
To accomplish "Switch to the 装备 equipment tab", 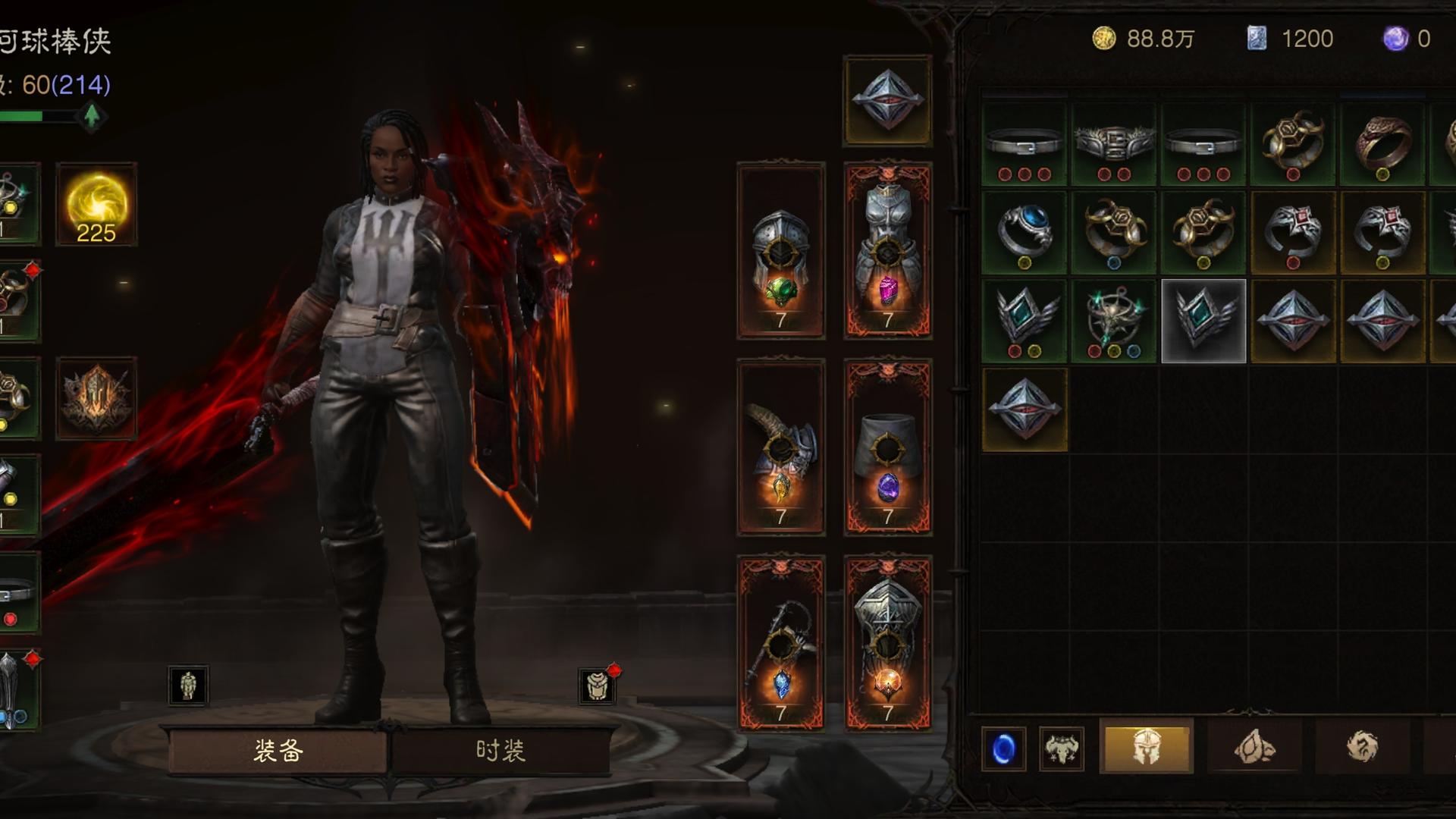I will (278, 751).
